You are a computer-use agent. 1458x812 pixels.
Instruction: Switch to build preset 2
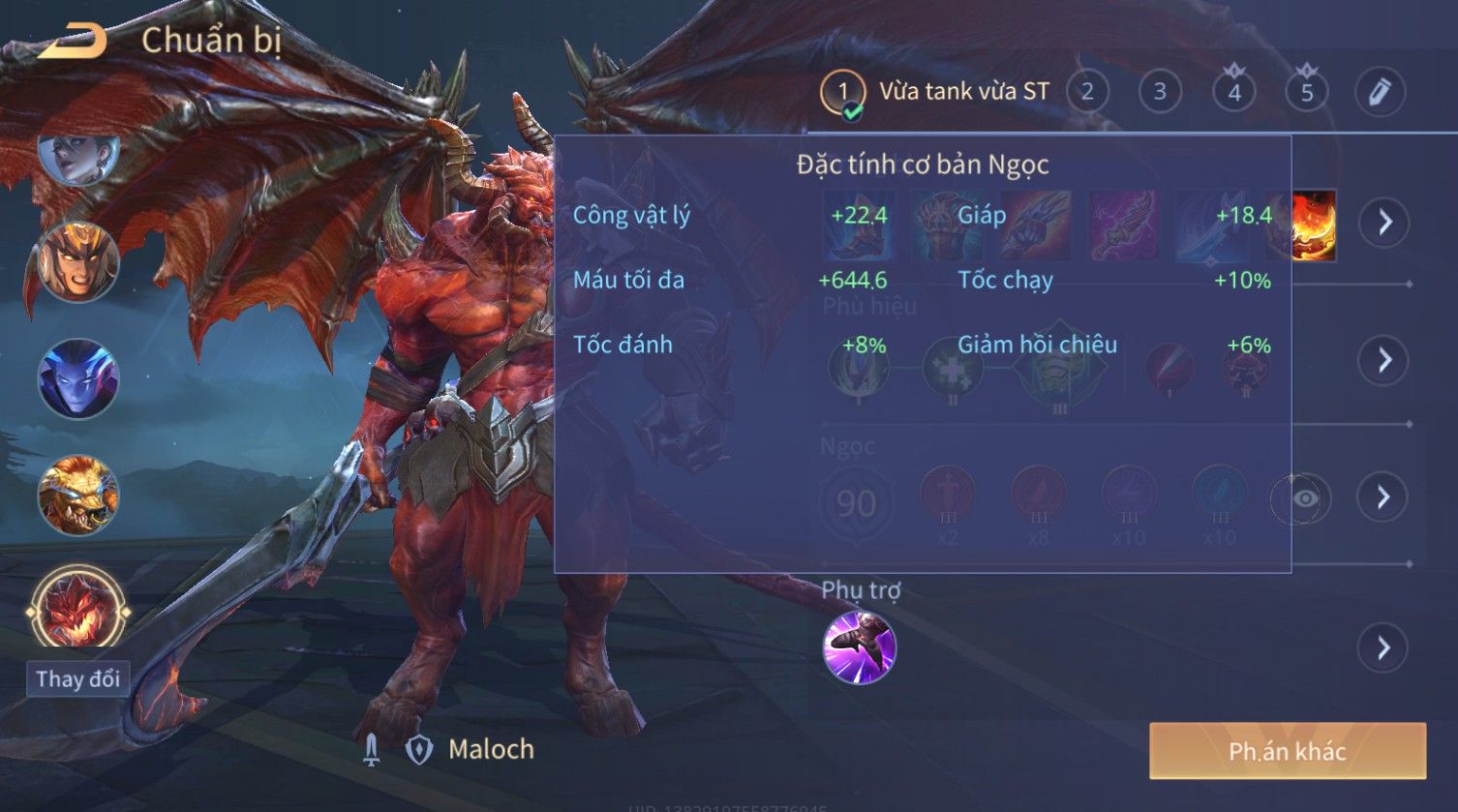1087,93
